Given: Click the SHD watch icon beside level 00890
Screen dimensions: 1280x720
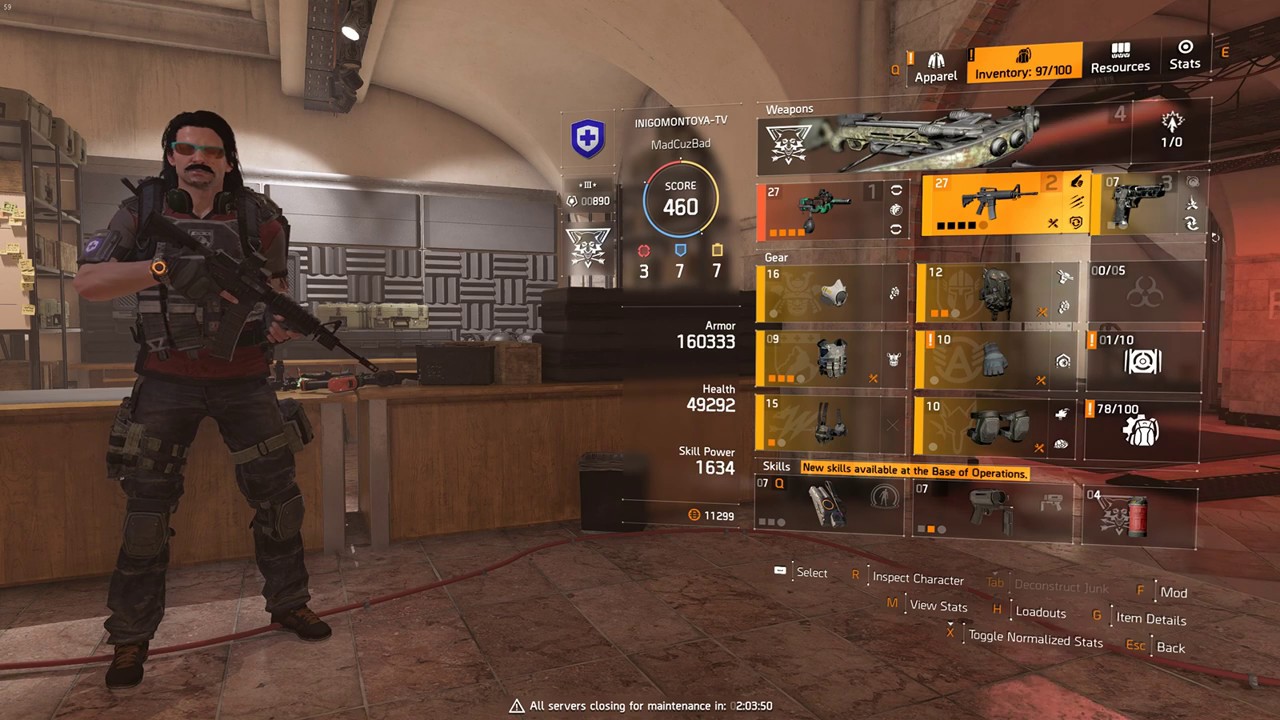Looking at the screenshot, I should point(571,201).
